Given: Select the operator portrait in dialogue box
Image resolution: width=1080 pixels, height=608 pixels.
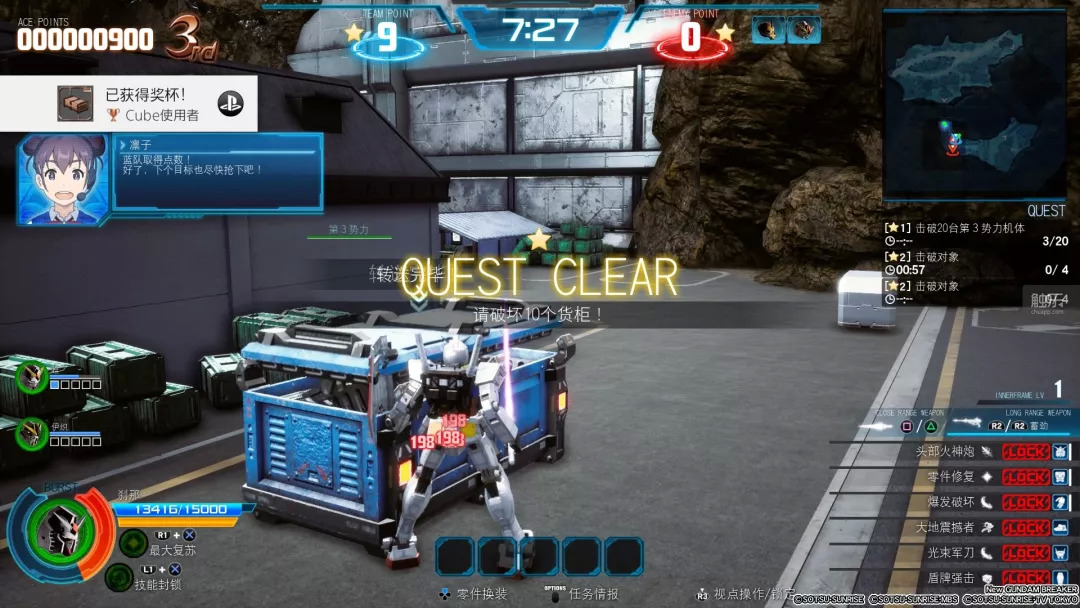Looking at the screenshot, I should (62, 180).
